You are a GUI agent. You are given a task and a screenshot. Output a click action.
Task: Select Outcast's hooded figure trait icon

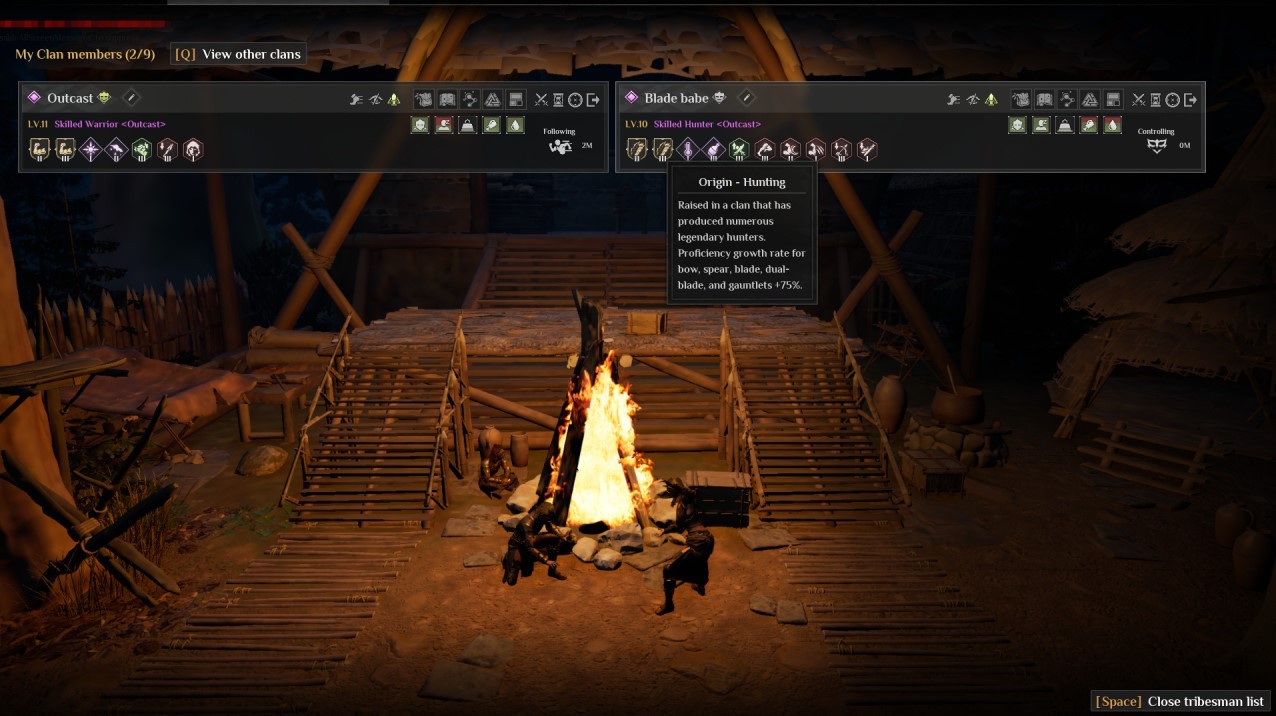[193, 150]
